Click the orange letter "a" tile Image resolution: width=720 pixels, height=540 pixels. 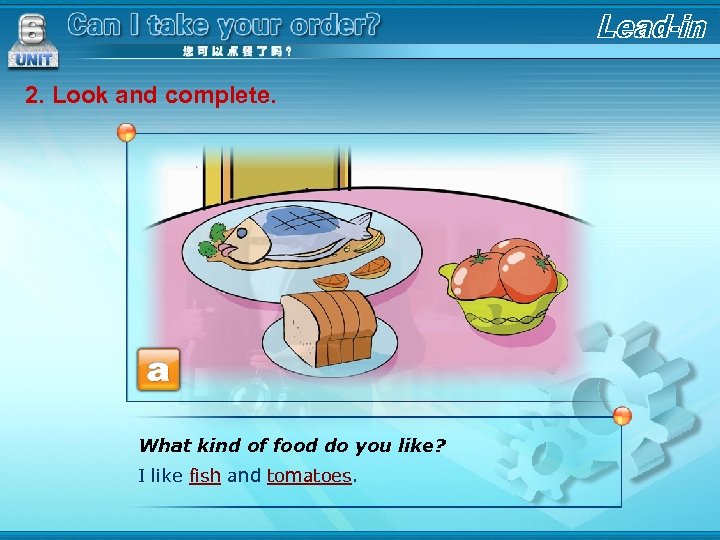158,370
